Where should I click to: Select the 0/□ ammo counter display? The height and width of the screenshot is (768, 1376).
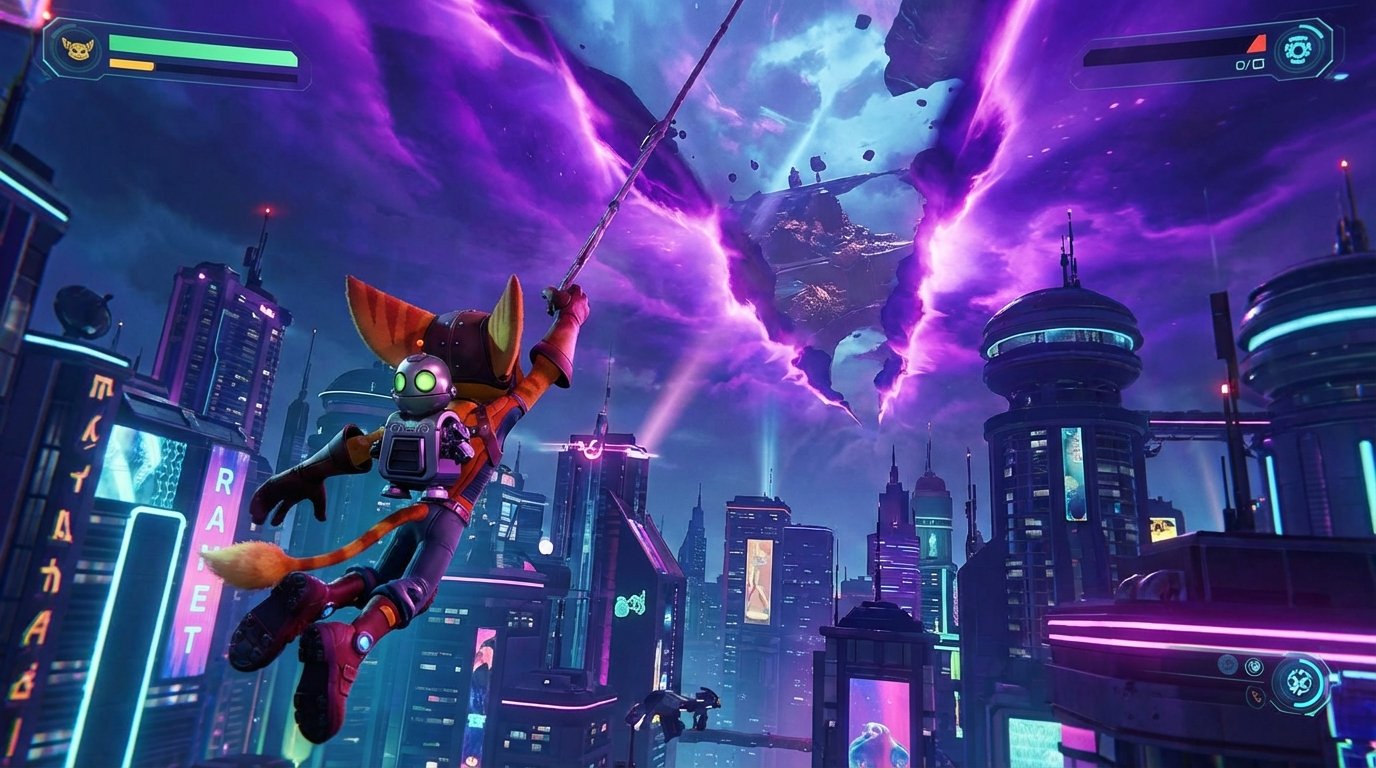pos(1251,65)
